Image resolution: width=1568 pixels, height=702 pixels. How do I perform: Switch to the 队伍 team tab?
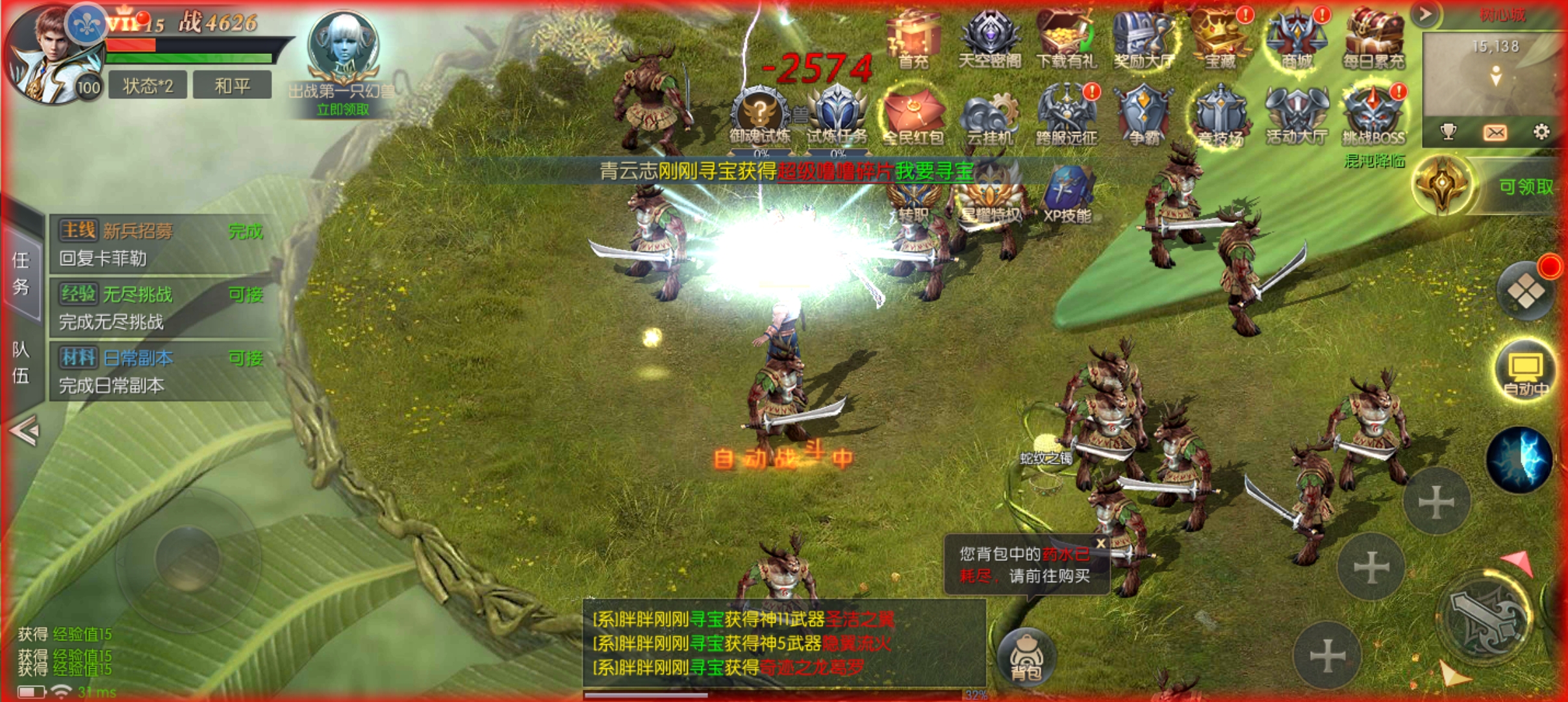pos(21,363)
